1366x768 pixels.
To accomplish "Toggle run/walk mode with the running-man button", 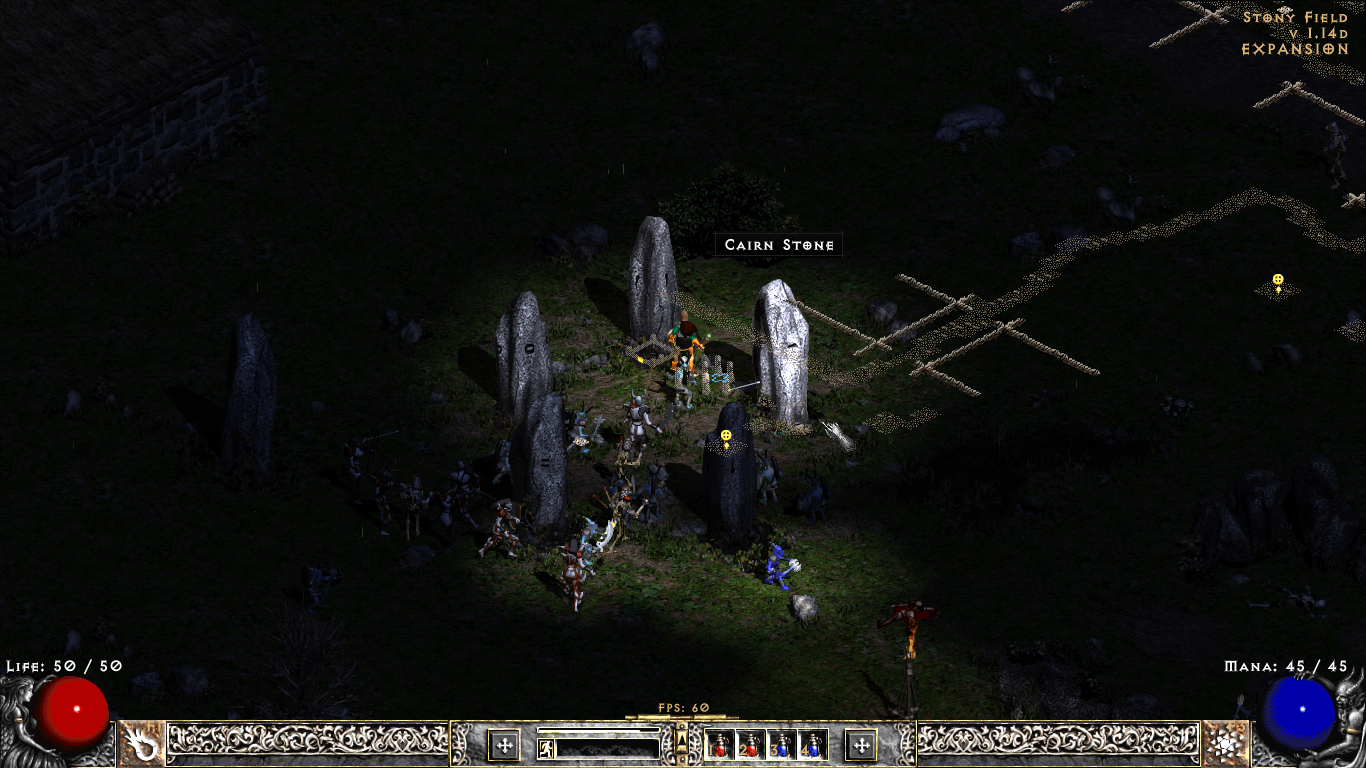I will click(546, 748).
